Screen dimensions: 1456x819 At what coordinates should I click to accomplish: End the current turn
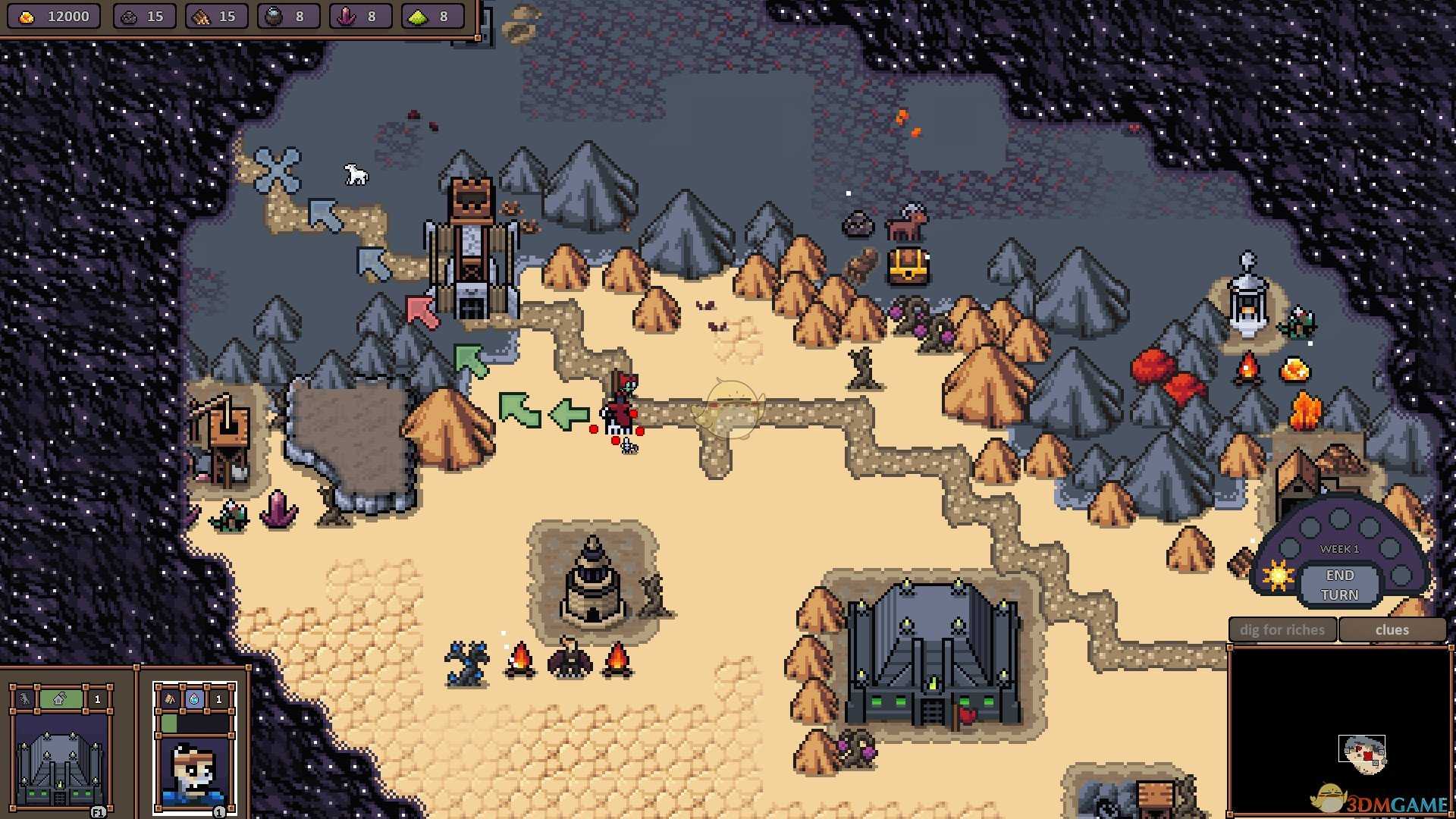click(1339, 585)
